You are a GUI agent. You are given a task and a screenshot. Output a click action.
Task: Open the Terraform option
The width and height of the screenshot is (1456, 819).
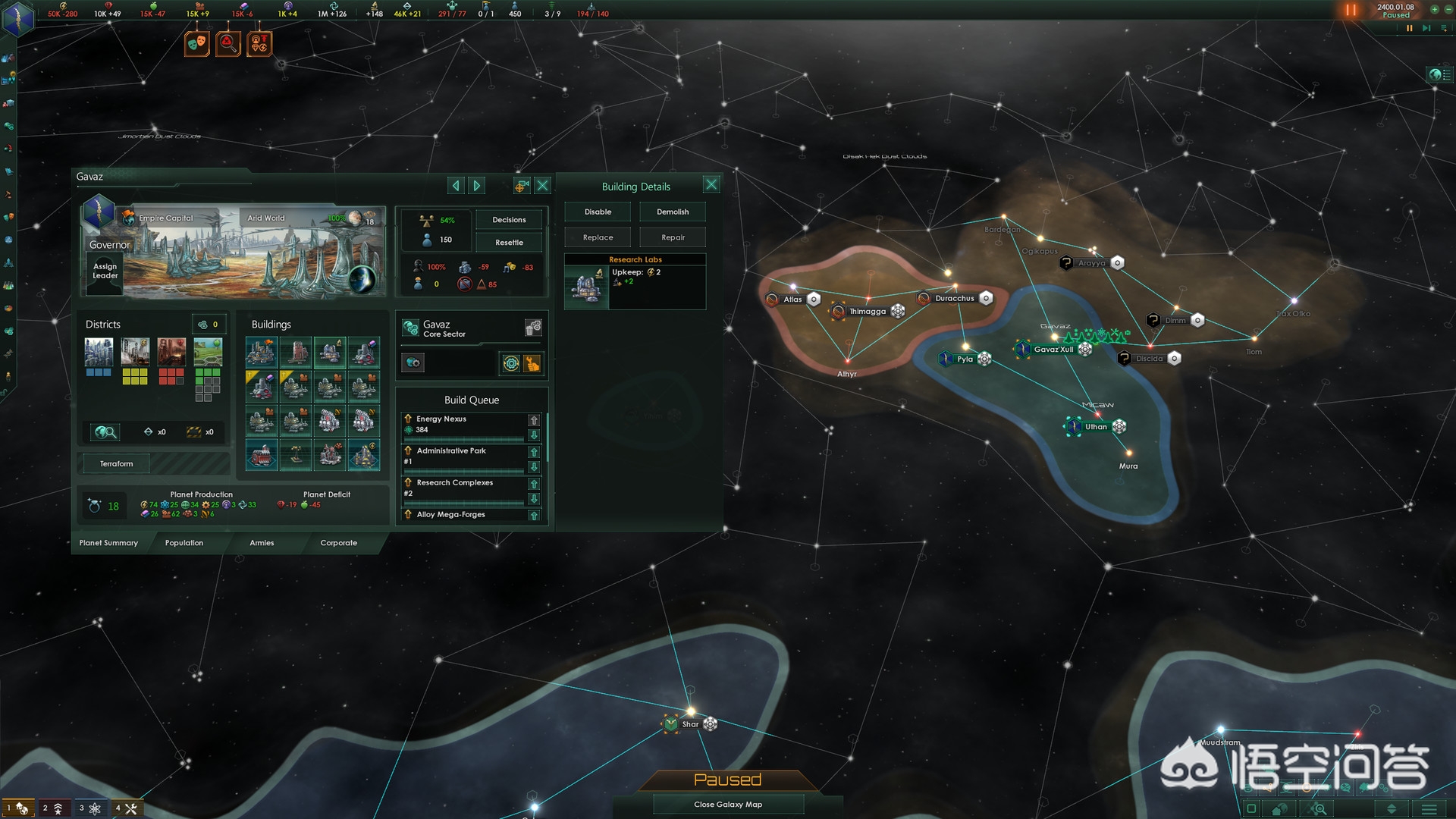click(116, 464)
